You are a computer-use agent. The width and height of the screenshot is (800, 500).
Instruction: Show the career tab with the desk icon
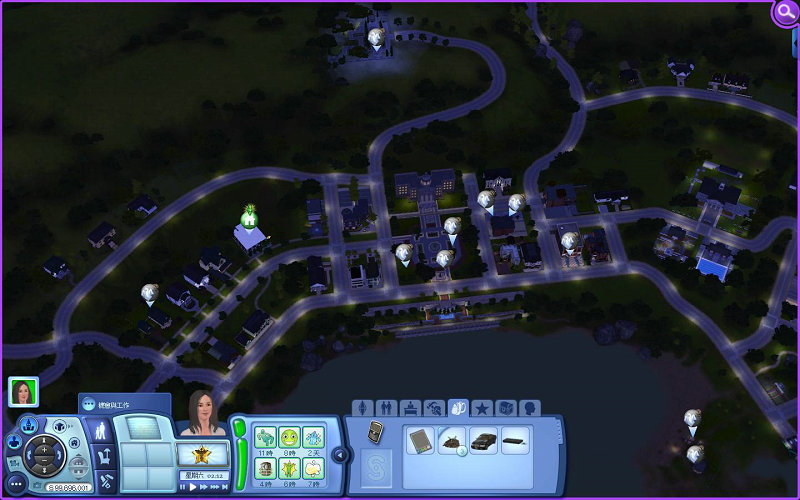411,408
